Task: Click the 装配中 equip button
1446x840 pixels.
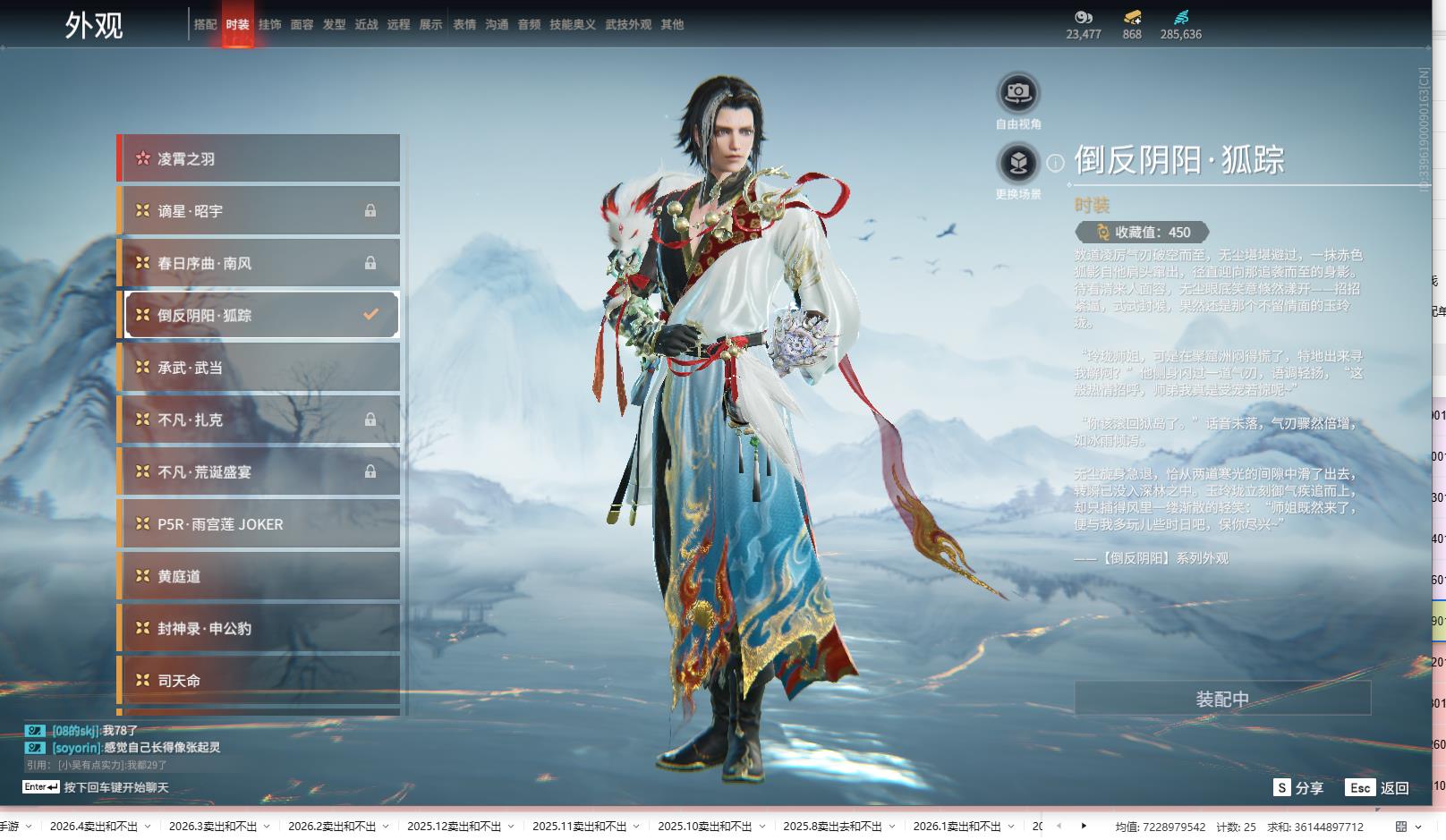Action: [1222, 699]
